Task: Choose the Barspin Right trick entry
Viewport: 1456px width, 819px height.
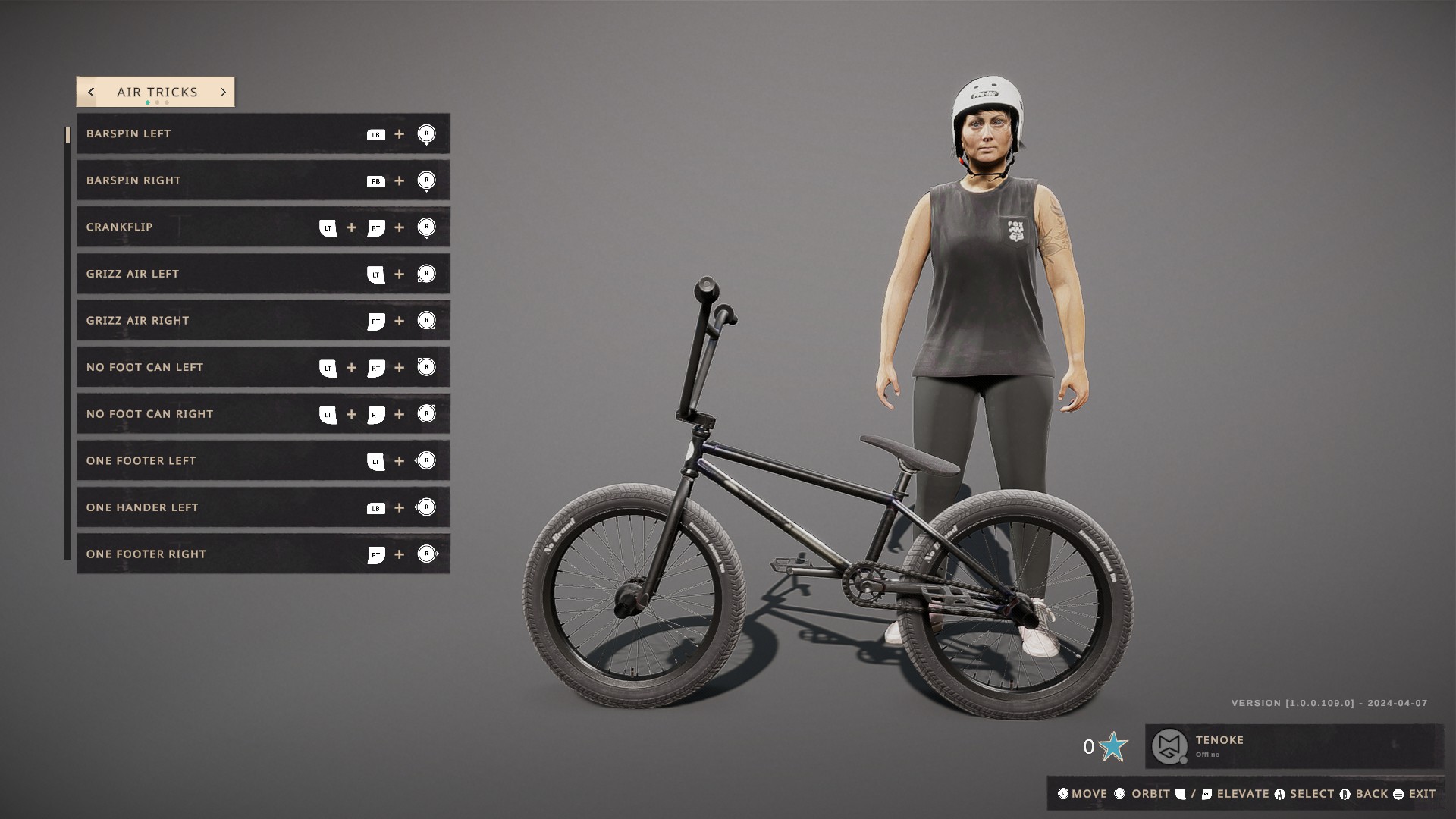Action: click(262, 180)
